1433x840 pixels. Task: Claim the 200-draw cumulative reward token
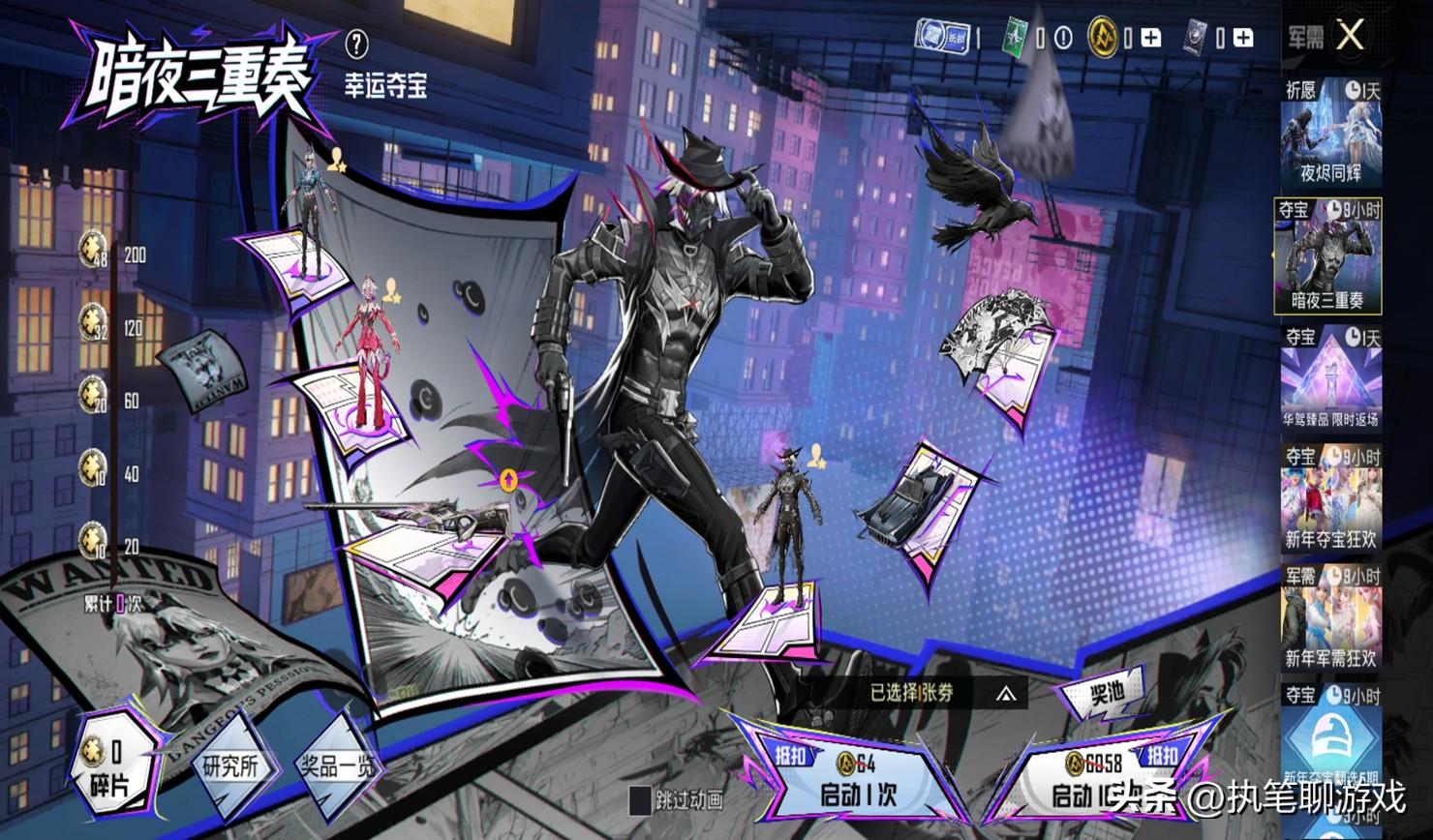pos(94,248)
